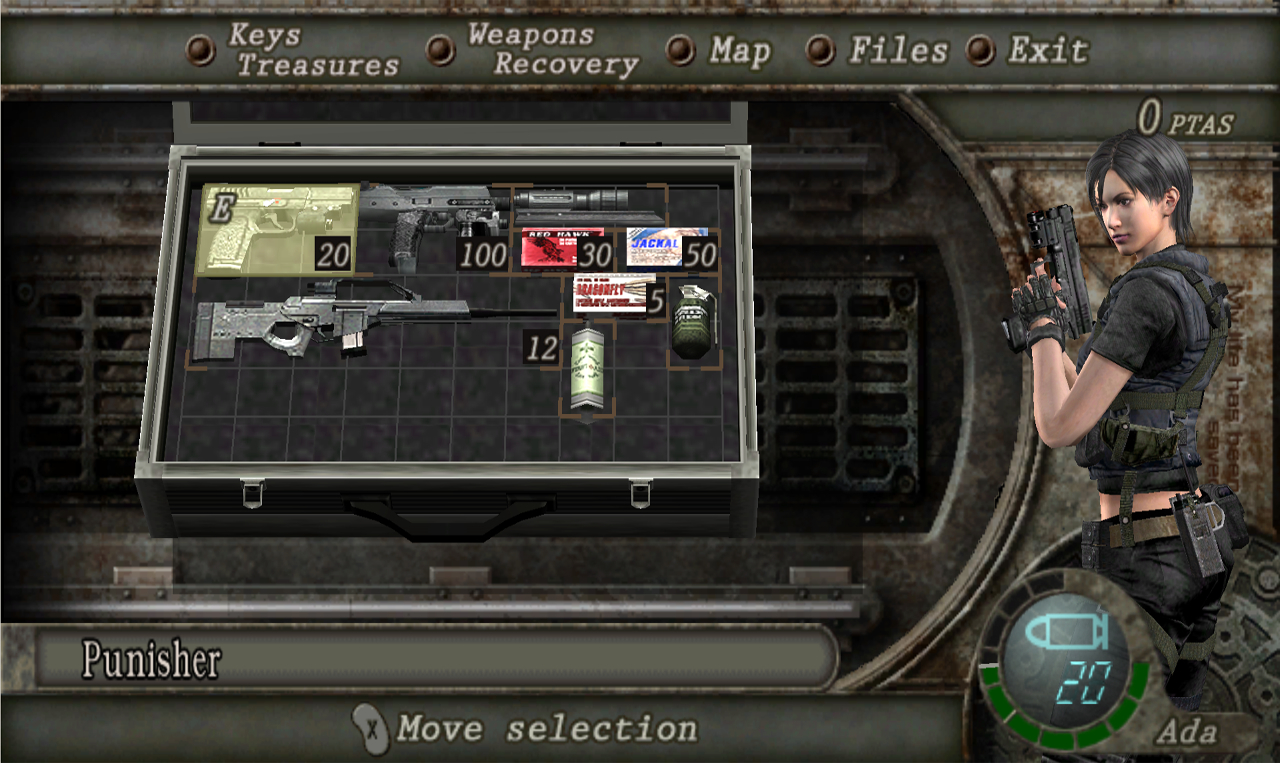Select the Red Hawk ammo box
This screenshot has width=1280, height=763.
coord(562,247)
